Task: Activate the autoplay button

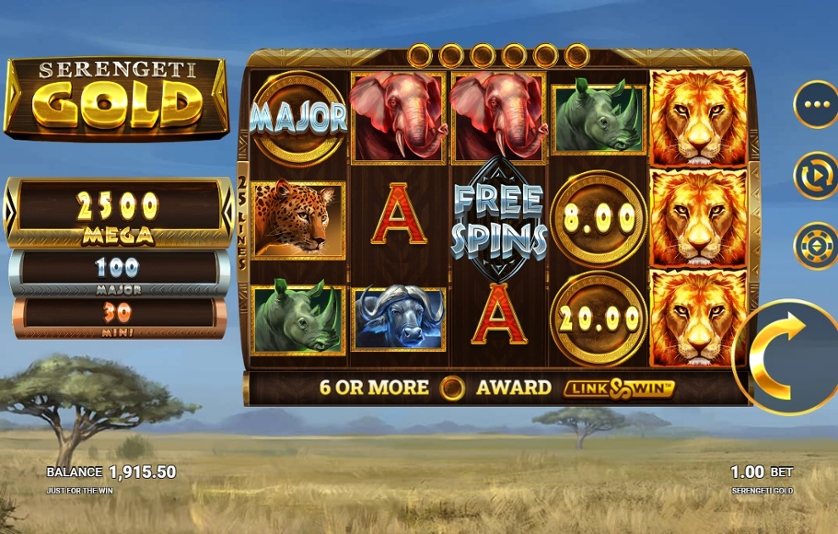Action: tap(816, 175)
